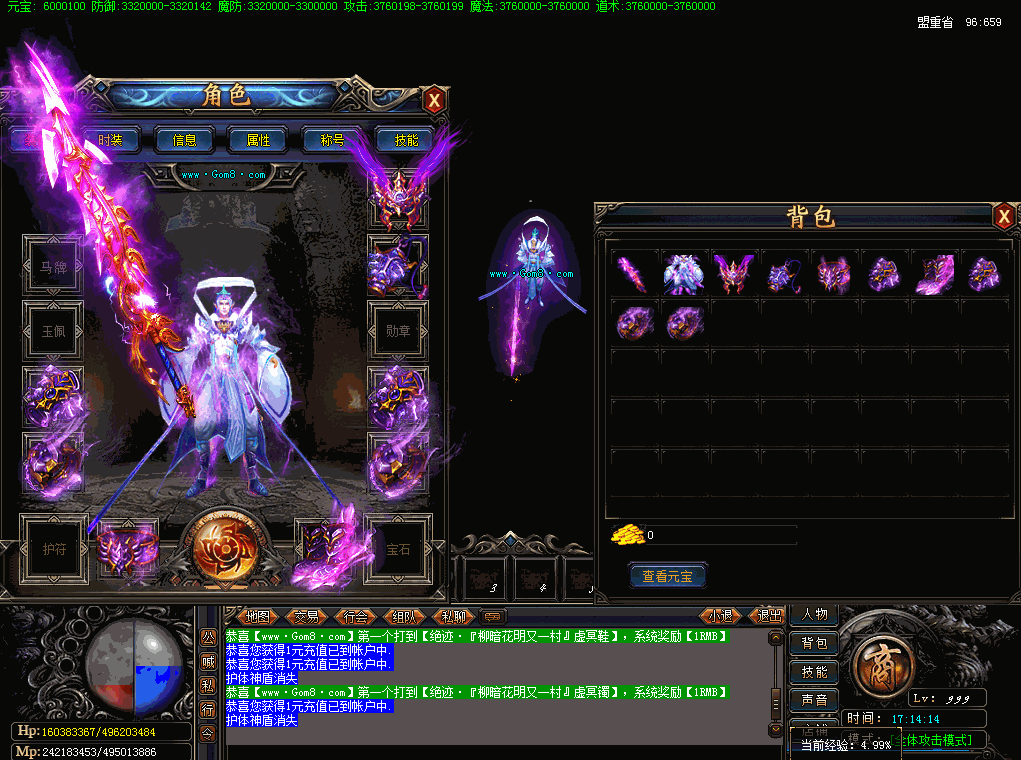Open the 信息 info tab
This screenshot has height=760, width=1021.
(185, 140)
